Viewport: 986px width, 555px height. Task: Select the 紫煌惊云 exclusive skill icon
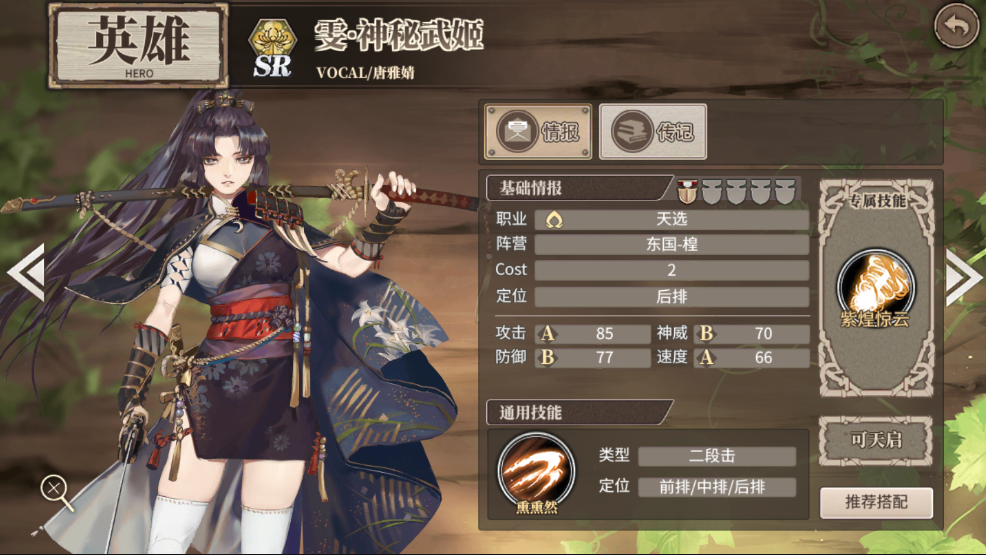click(x=875, y=282)
